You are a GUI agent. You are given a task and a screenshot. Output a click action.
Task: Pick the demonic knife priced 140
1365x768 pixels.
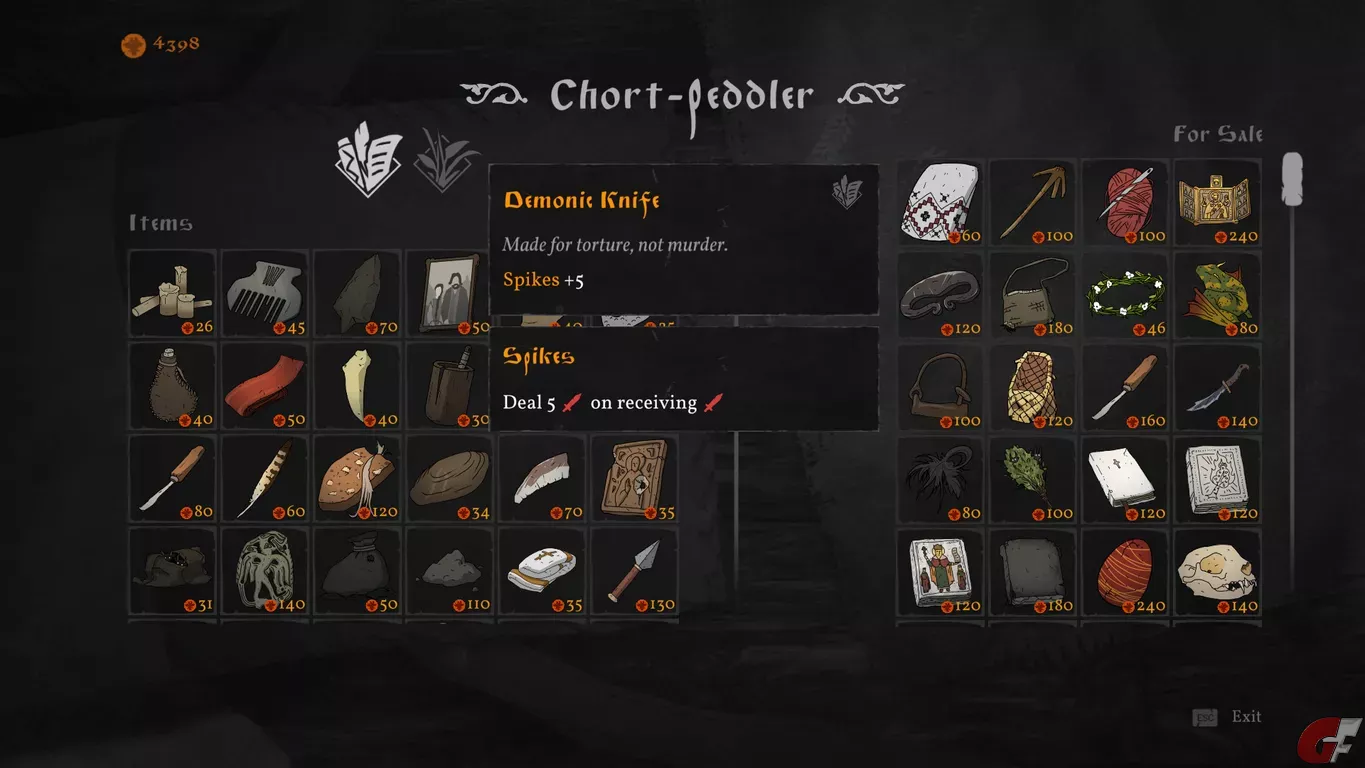coord(1216,386)
